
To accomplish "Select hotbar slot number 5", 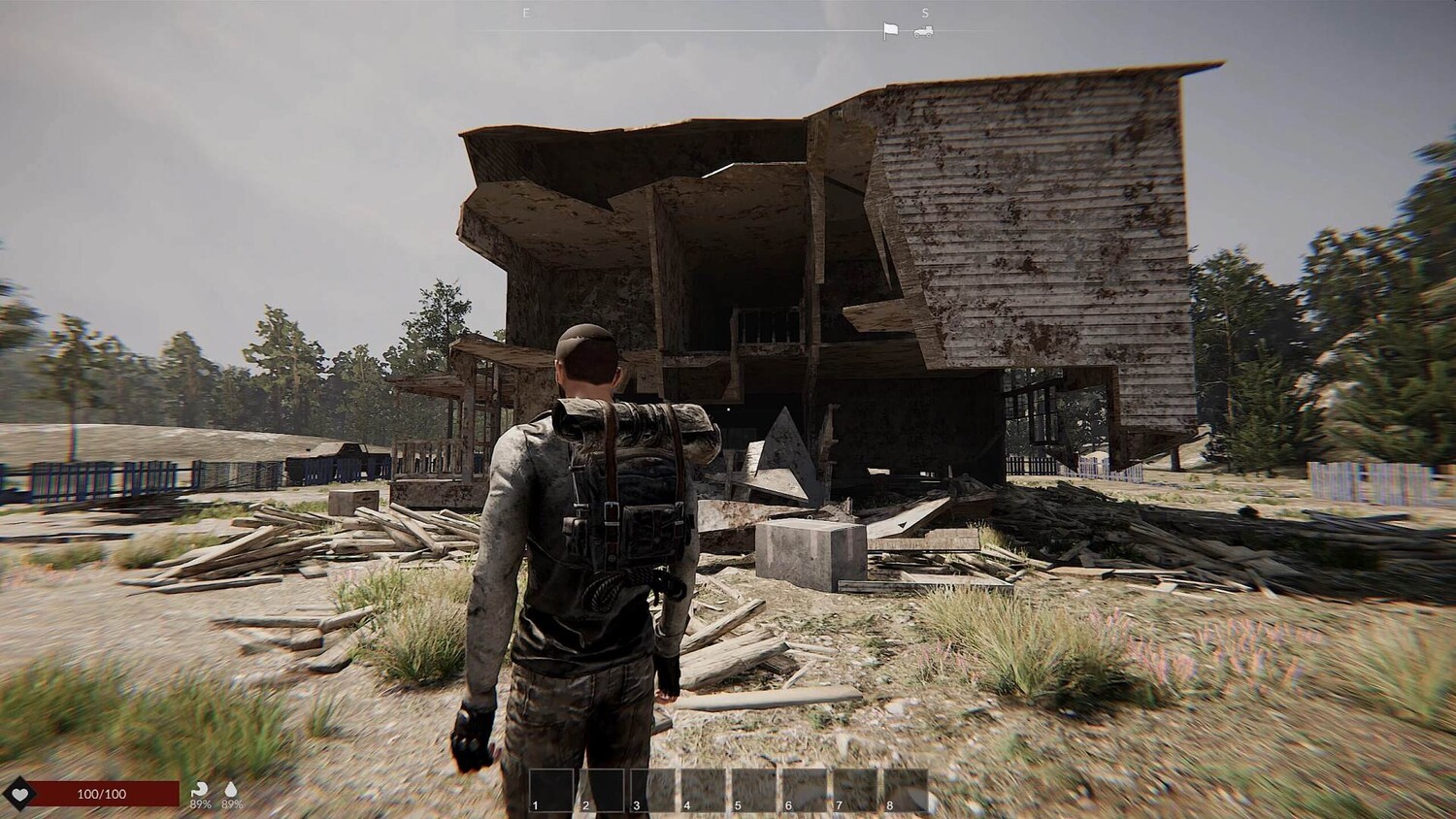I will click(x=754, y=789).
